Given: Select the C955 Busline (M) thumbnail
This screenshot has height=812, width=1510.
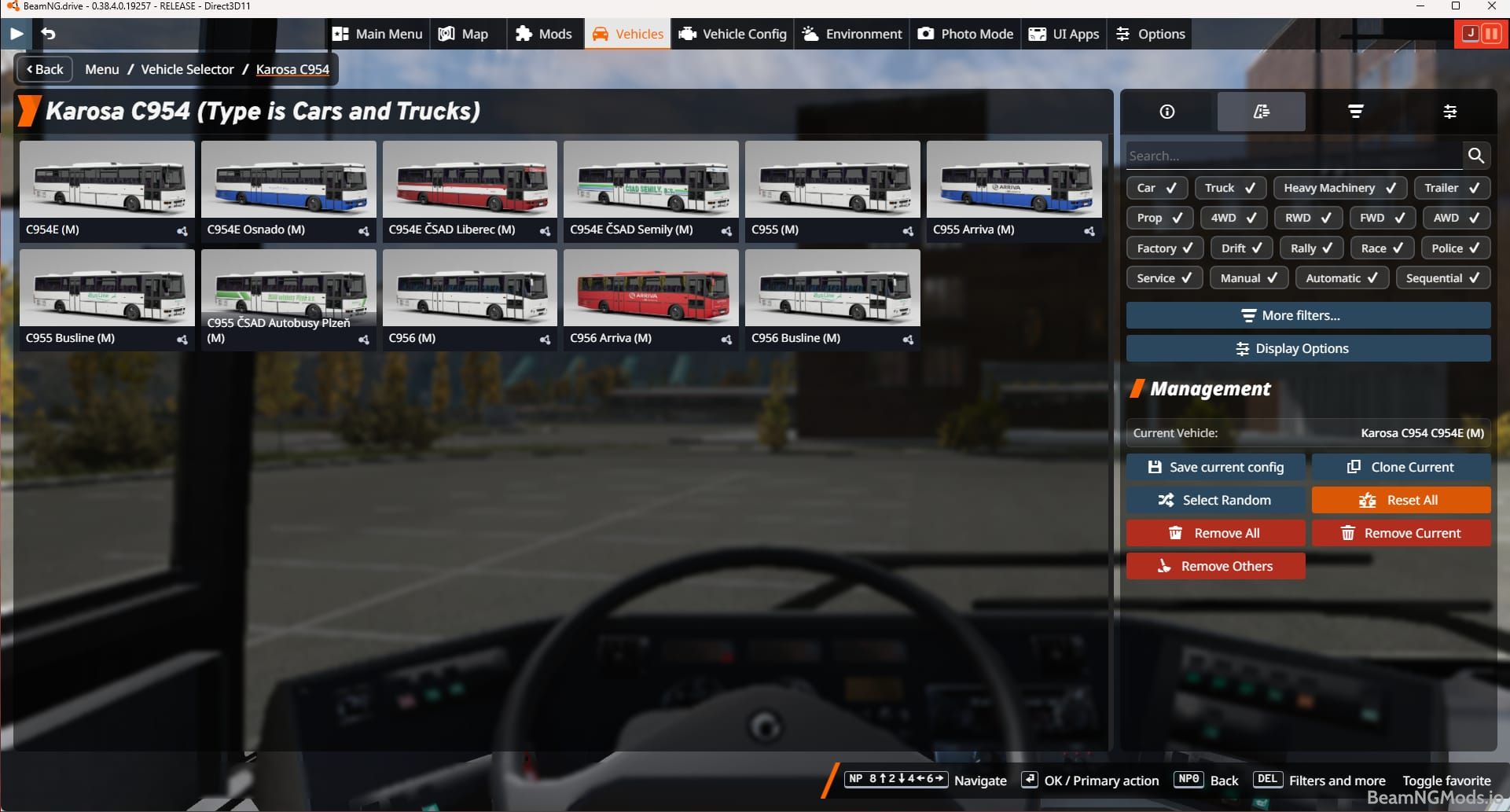Looking at the screenshot, I should pyautogui.click(x=106, y=288).
